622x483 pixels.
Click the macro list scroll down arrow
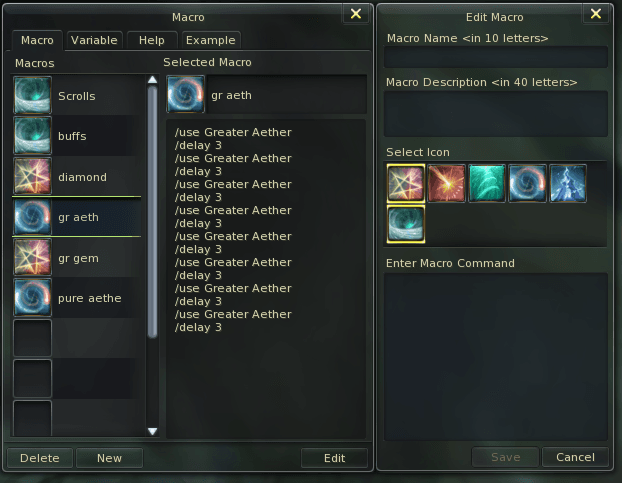click(x=153, y=431)
